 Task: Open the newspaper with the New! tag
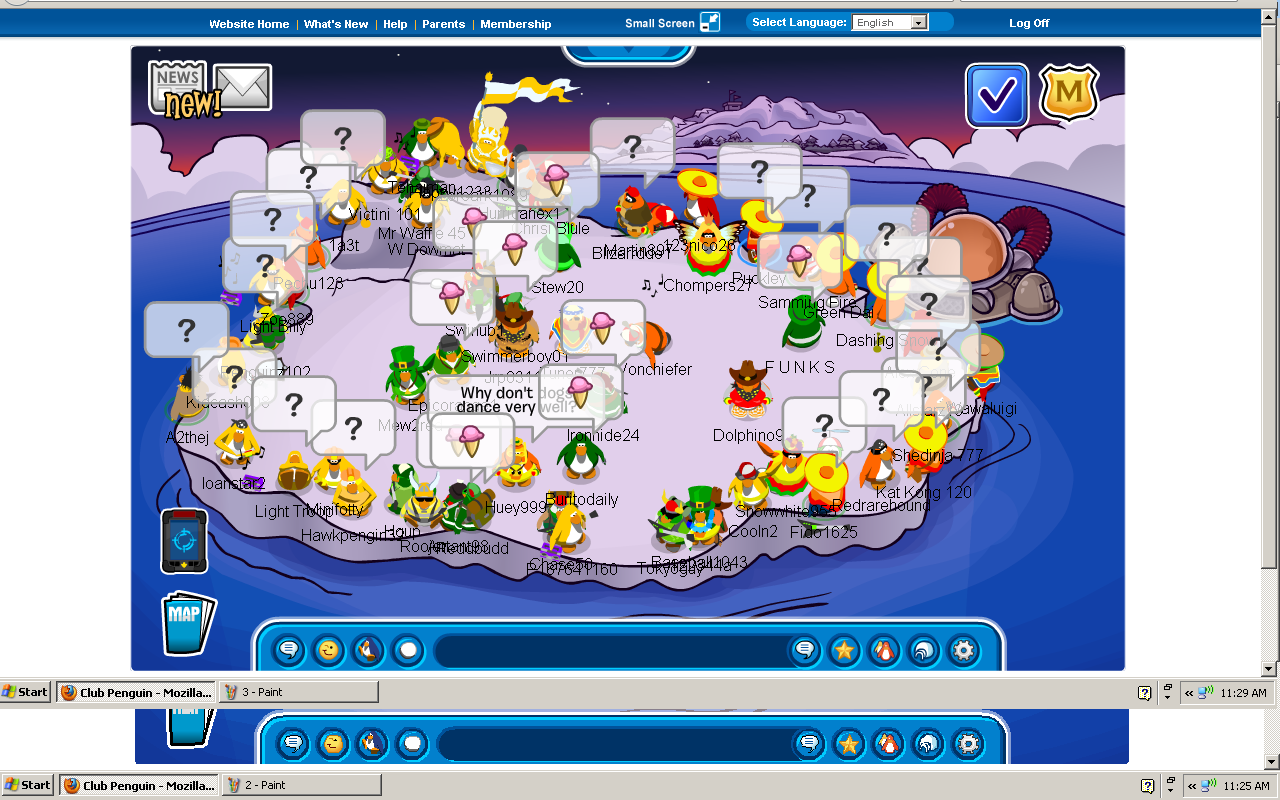pyautogui.click(x=178, y=86)
